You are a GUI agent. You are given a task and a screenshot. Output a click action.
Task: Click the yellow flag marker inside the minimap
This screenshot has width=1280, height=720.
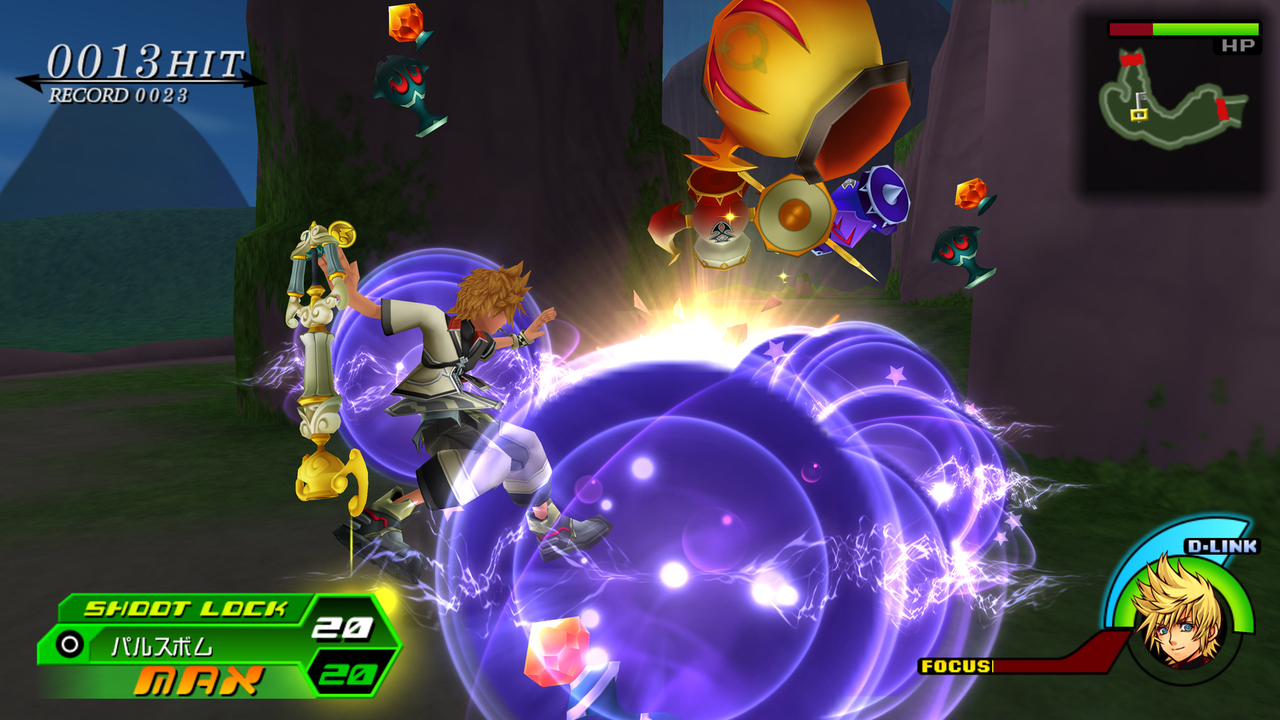1139,113
